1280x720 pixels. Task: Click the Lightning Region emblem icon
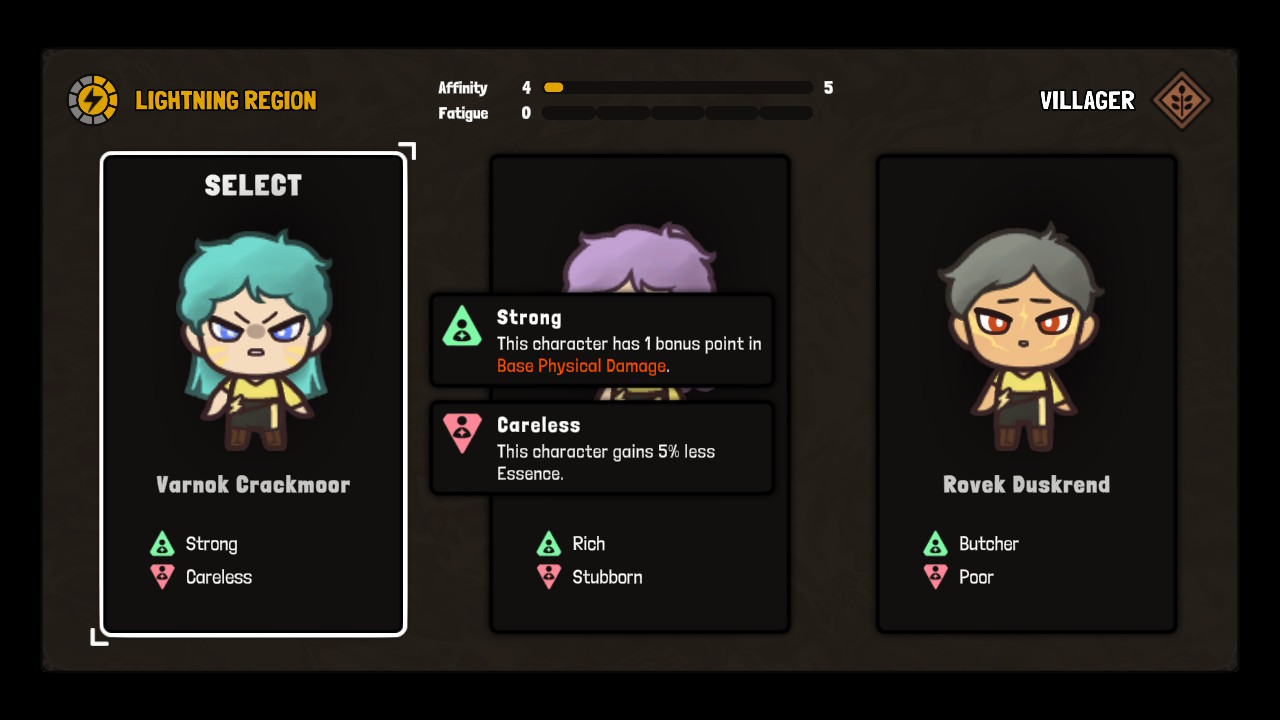click(93, 99)
